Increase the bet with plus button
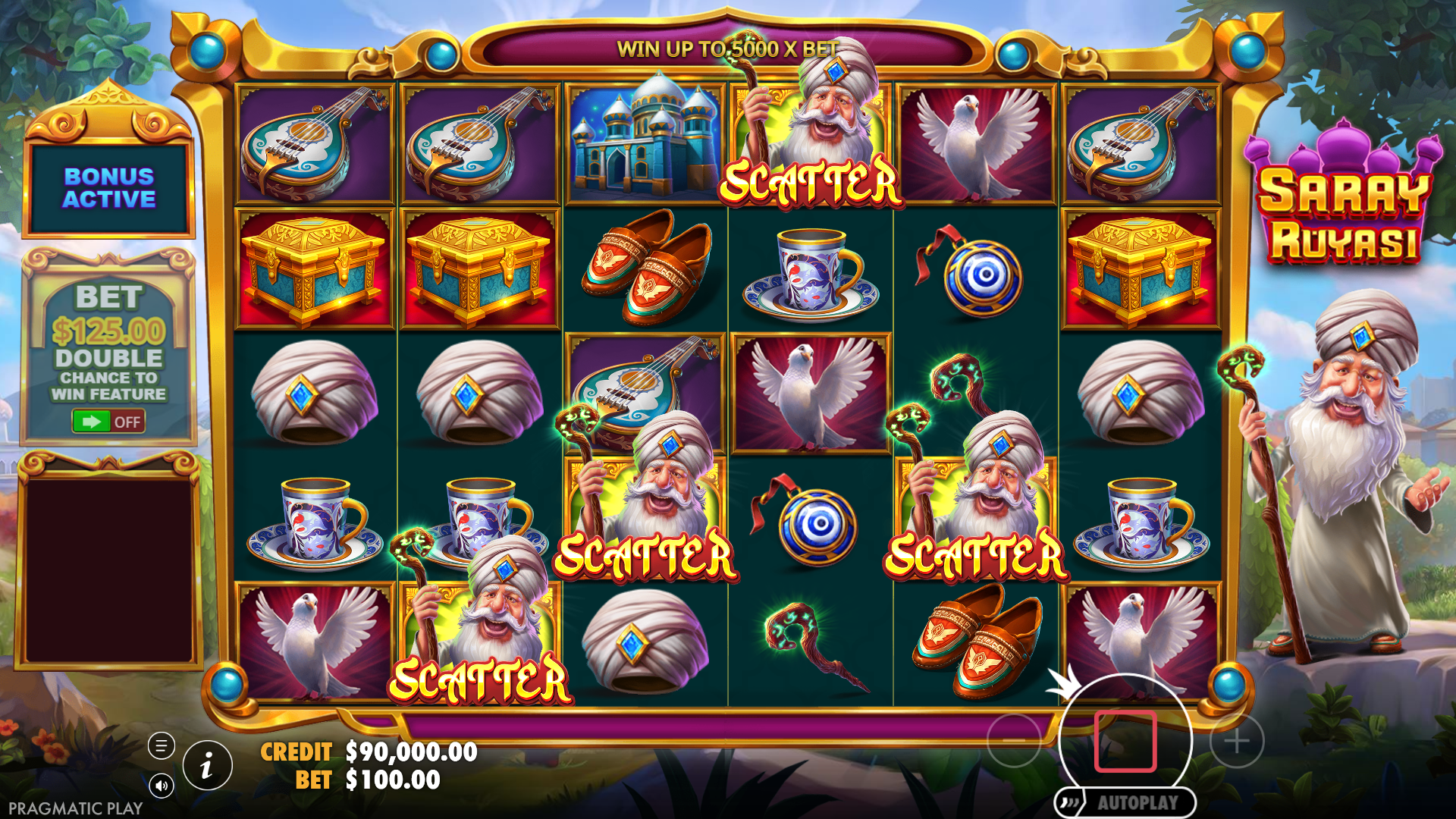The image size is (1456, 819). (1237, 741)
